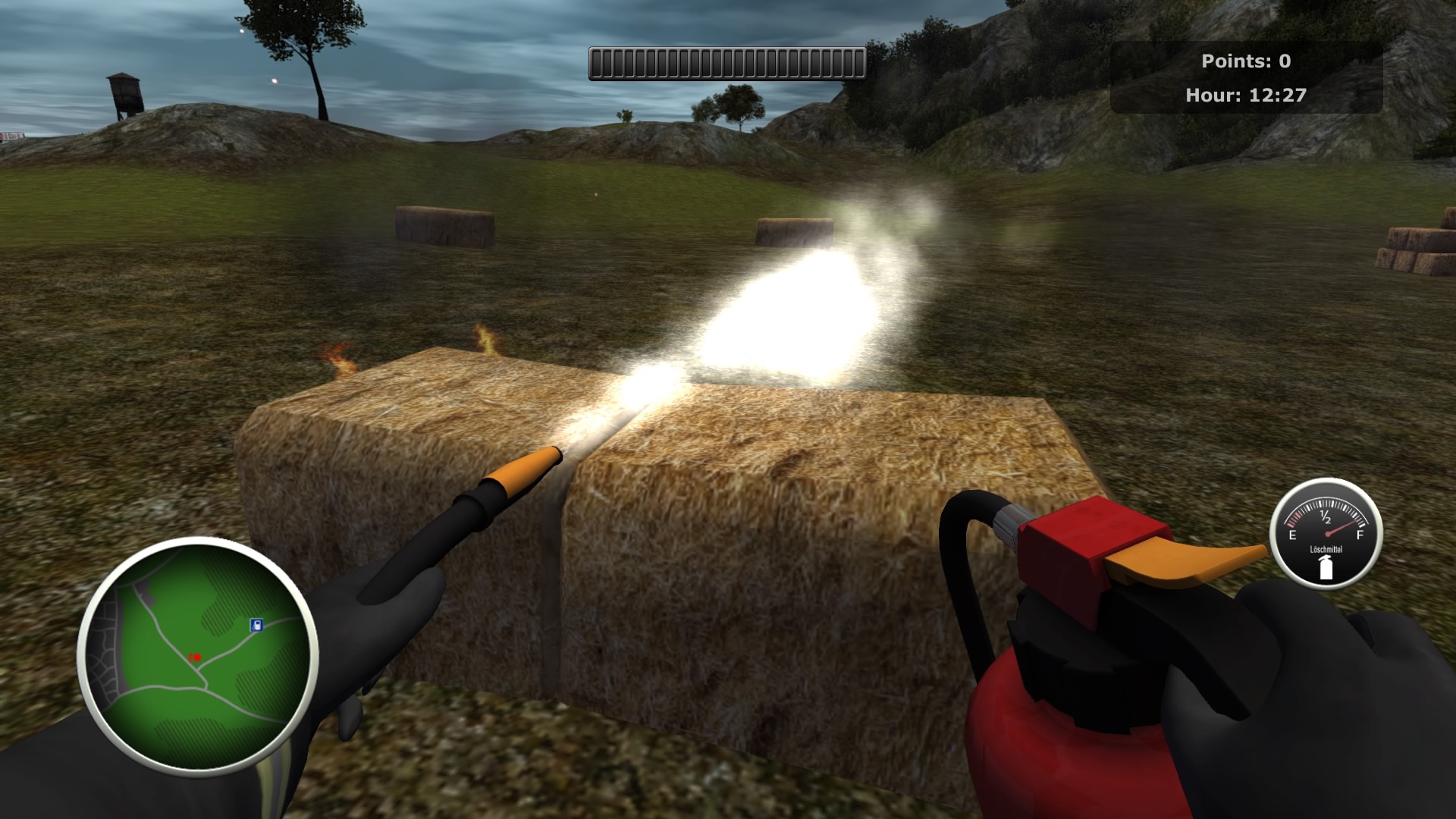Click the fire extinguisher icon on the Löschmittel gauge
The height and width of the screenshot is (819, 1456).
(1326, 566)
